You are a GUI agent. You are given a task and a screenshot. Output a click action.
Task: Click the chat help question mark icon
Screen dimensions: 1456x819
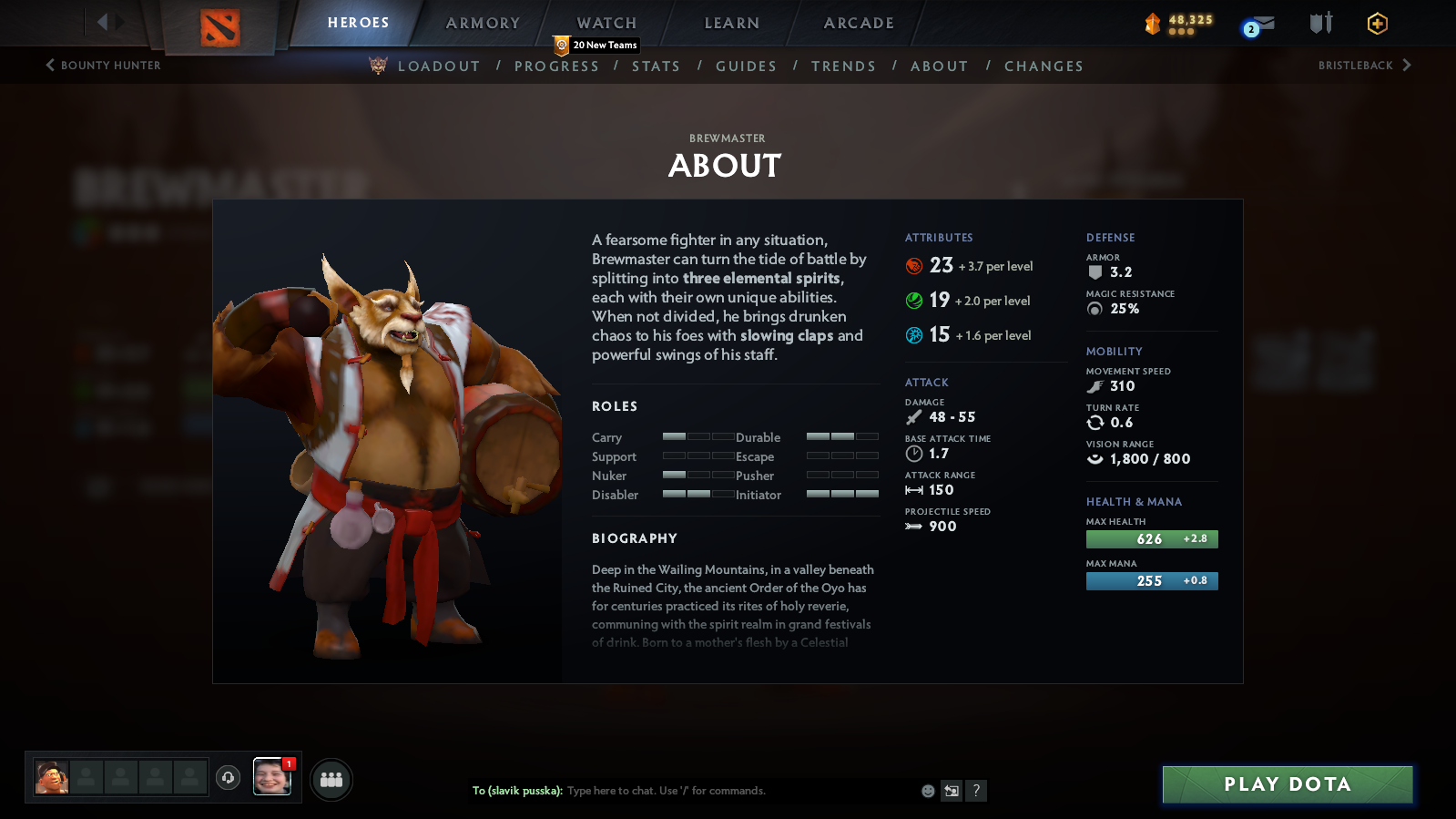point(976,791)
